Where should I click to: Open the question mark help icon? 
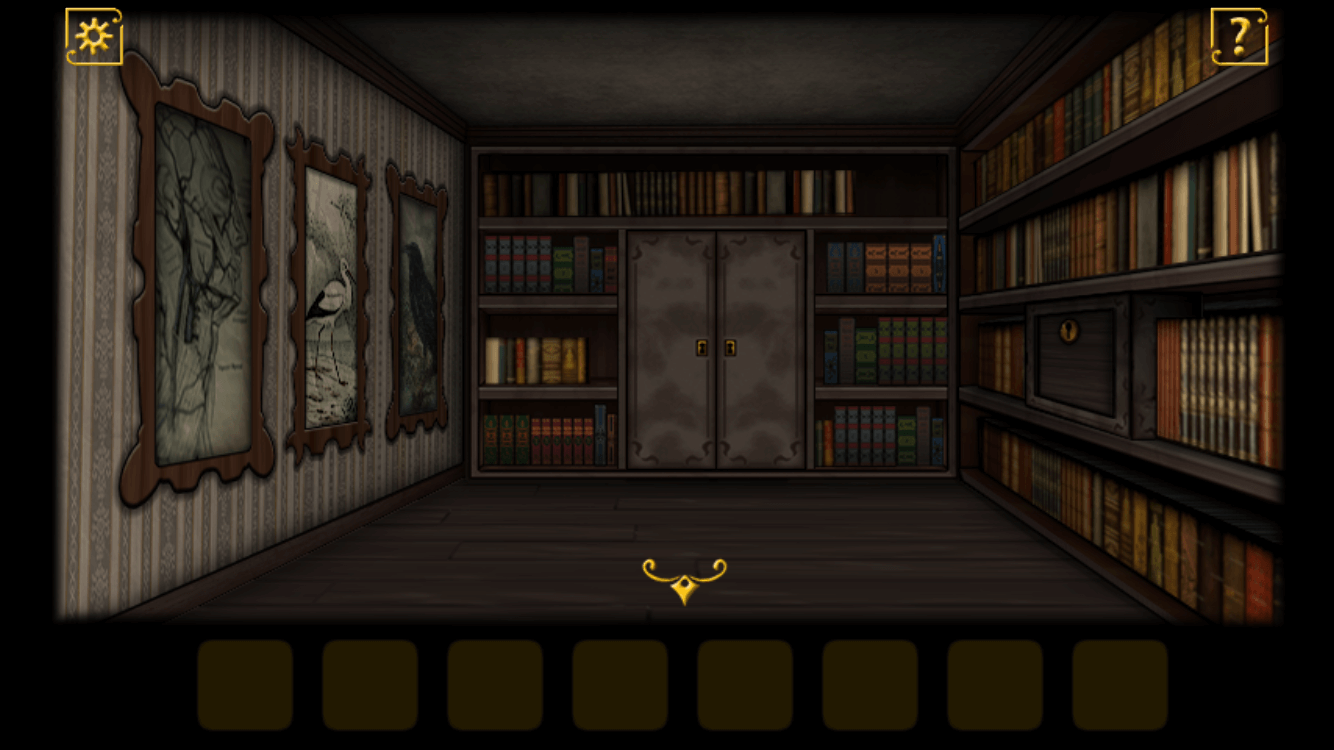click(1239, 36)
